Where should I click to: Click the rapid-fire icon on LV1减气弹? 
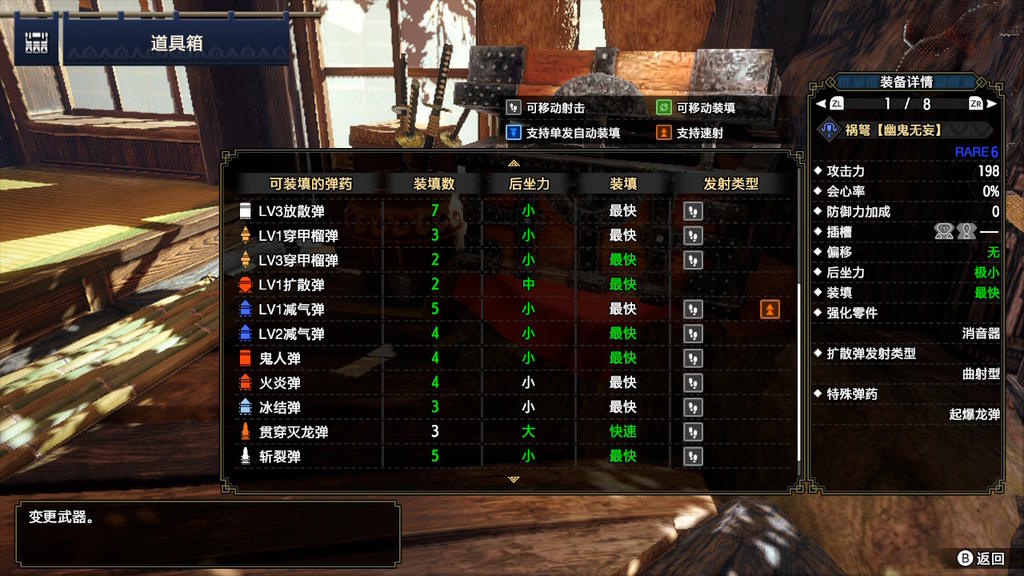(769, 309)
